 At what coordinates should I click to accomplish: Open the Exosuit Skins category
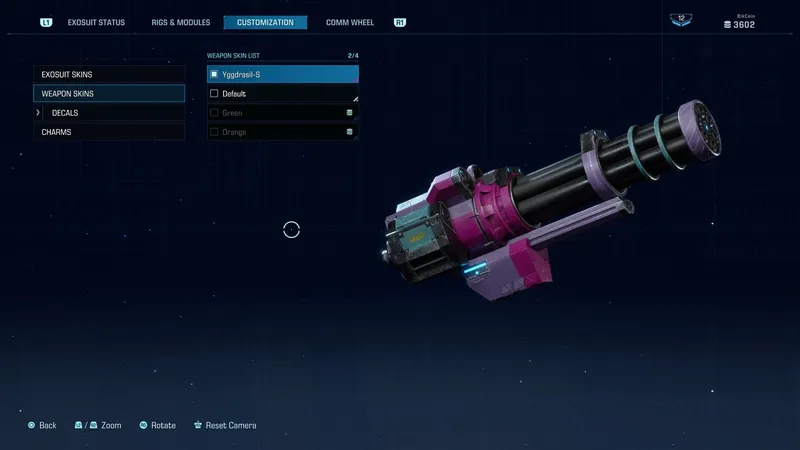pyautogui.click(x=109, y=74)
